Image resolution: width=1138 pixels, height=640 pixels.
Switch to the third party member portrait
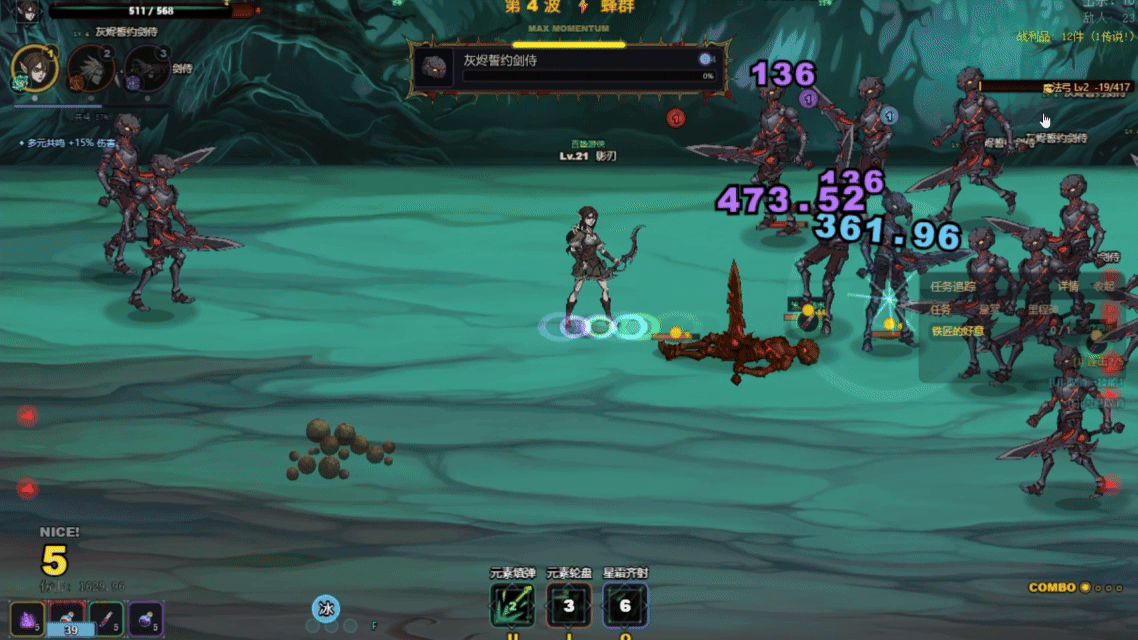146,69
